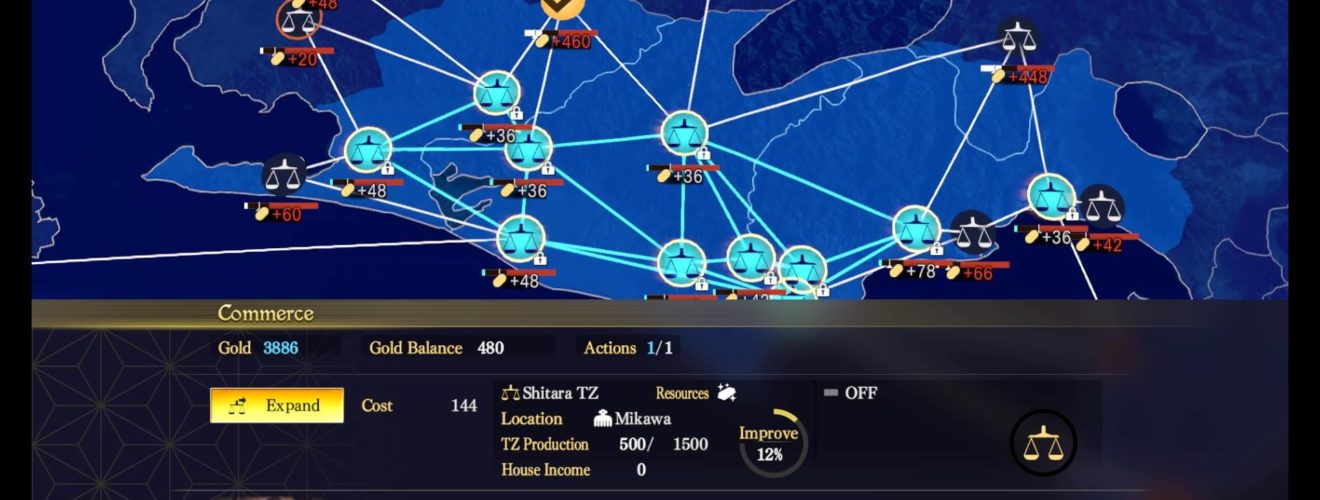Image resolution: width=1320 pixels, height=500 pixels.
Task: Choose the dark scales marker with +448
Action: [x=1017, y=41]
